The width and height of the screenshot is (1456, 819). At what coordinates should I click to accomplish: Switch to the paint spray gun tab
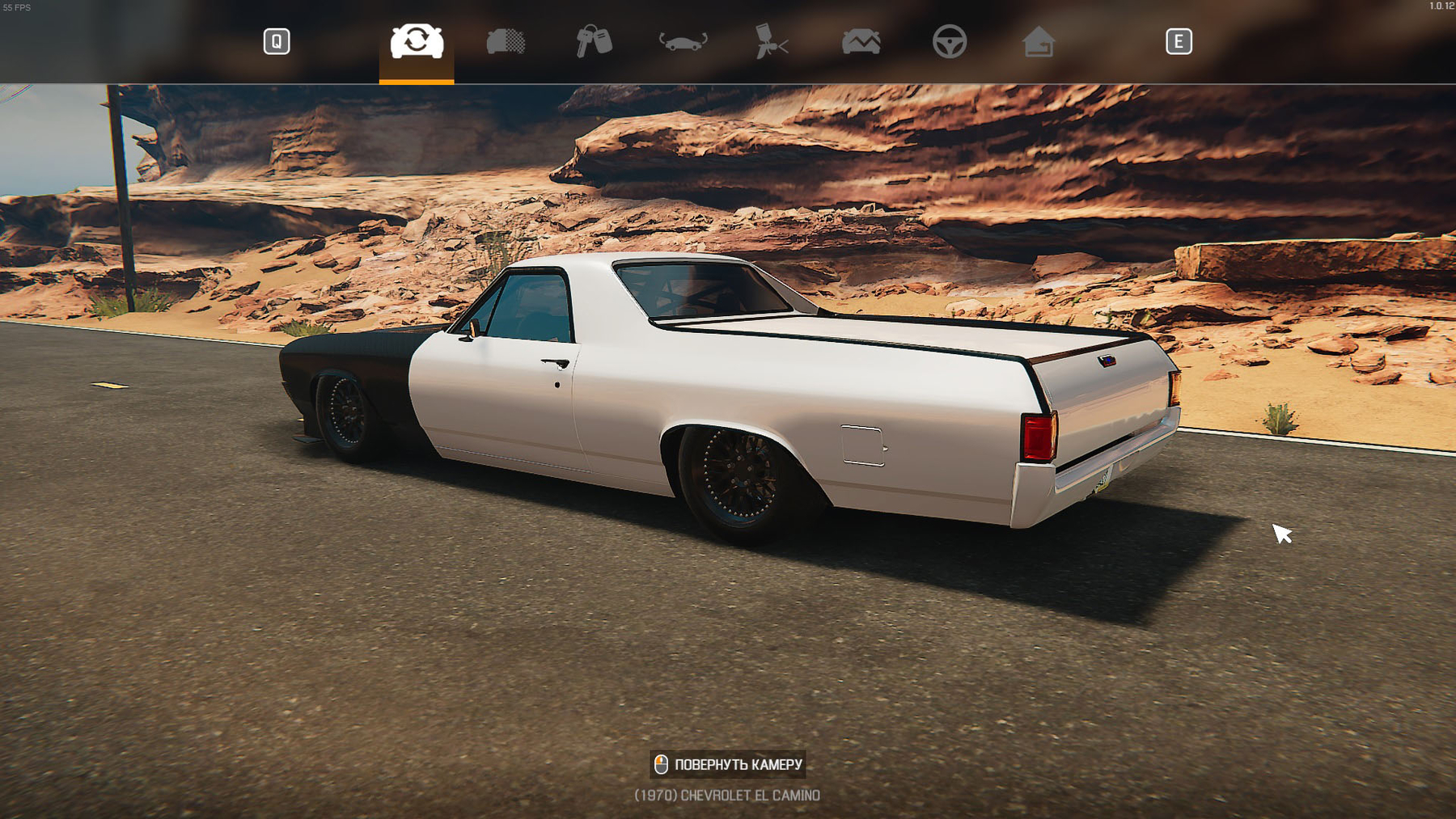(772, 41)
